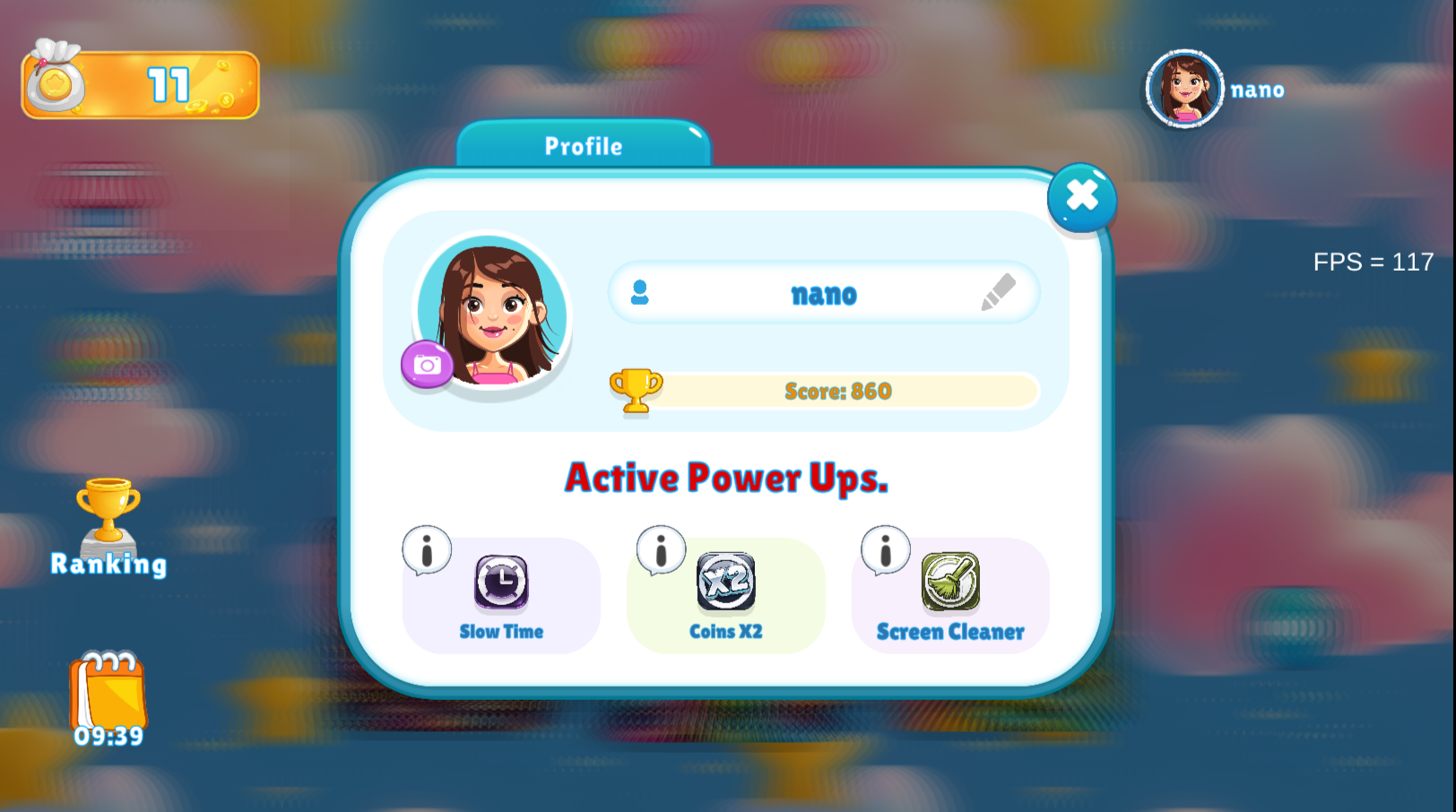
Task: Click the trophy icon beside the score bar
Action: tap(636, 391)
